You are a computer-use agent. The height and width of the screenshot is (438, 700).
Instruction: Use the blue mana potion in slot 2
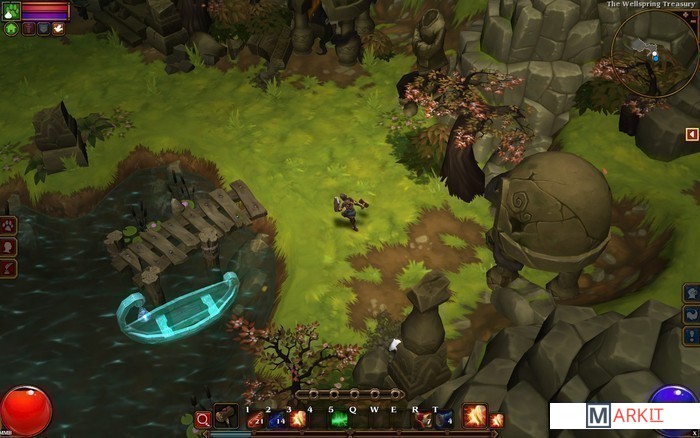pyautogui.click(x=276, y=420)
